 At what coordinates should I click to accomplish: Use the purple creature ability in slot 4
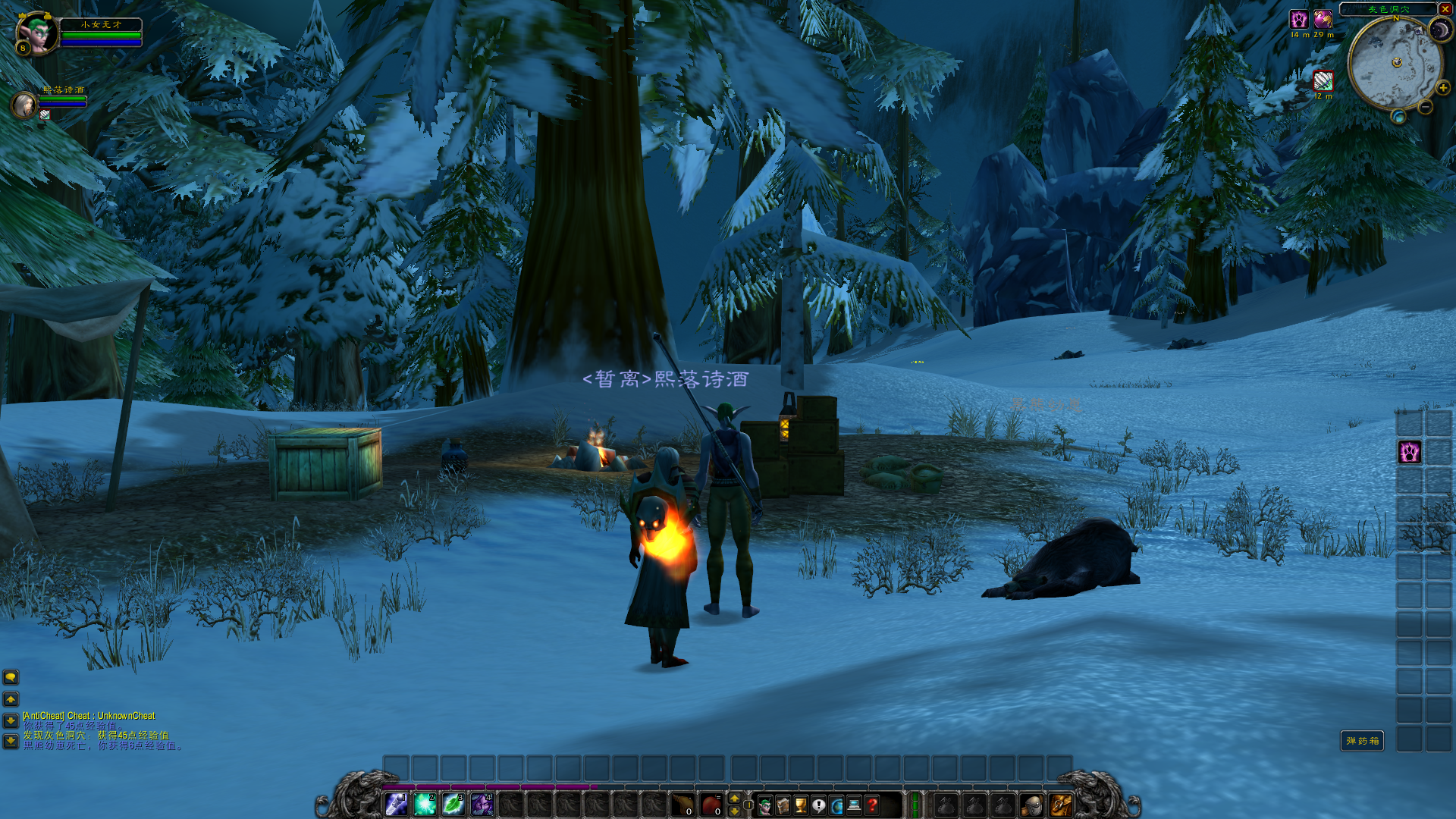click(x=482, y=805)
